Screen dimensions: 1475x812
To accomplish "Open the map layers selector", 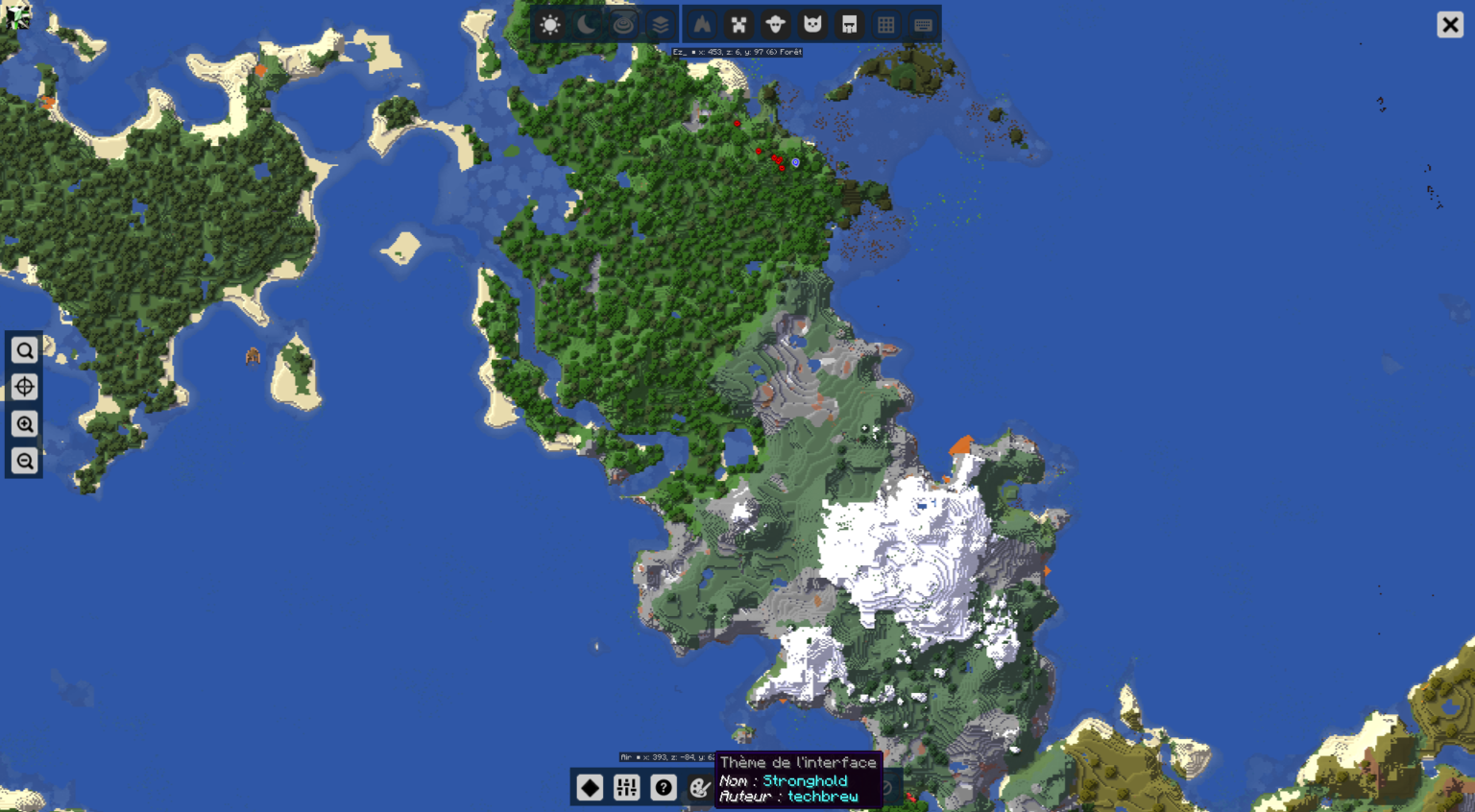I will pos(661,24).
